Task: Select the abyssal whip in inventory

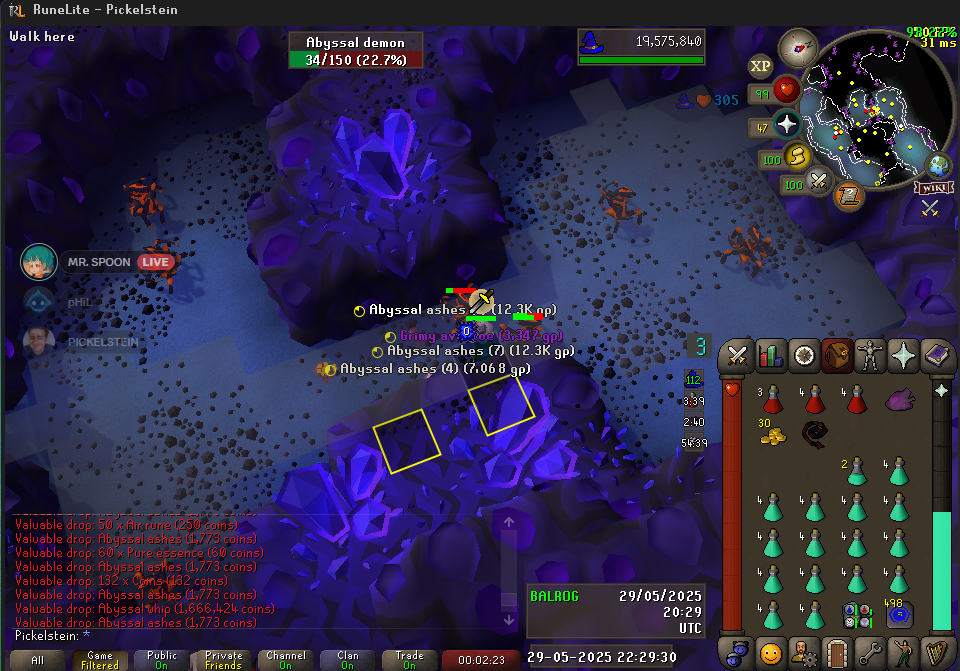Action: 814,433
